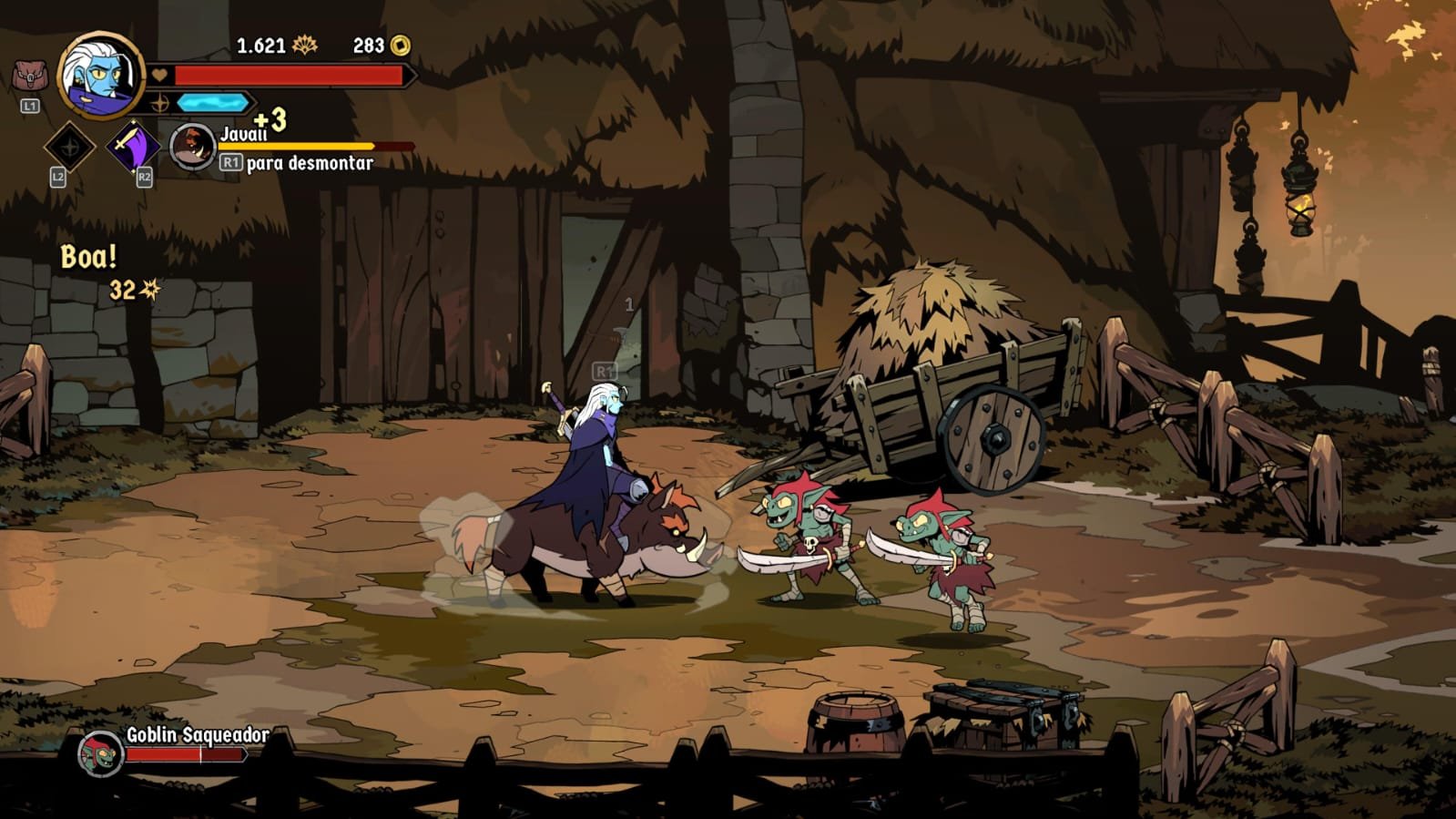Select the white-haired hero portrait
The image size is (1456, 819).
[100, 77]
